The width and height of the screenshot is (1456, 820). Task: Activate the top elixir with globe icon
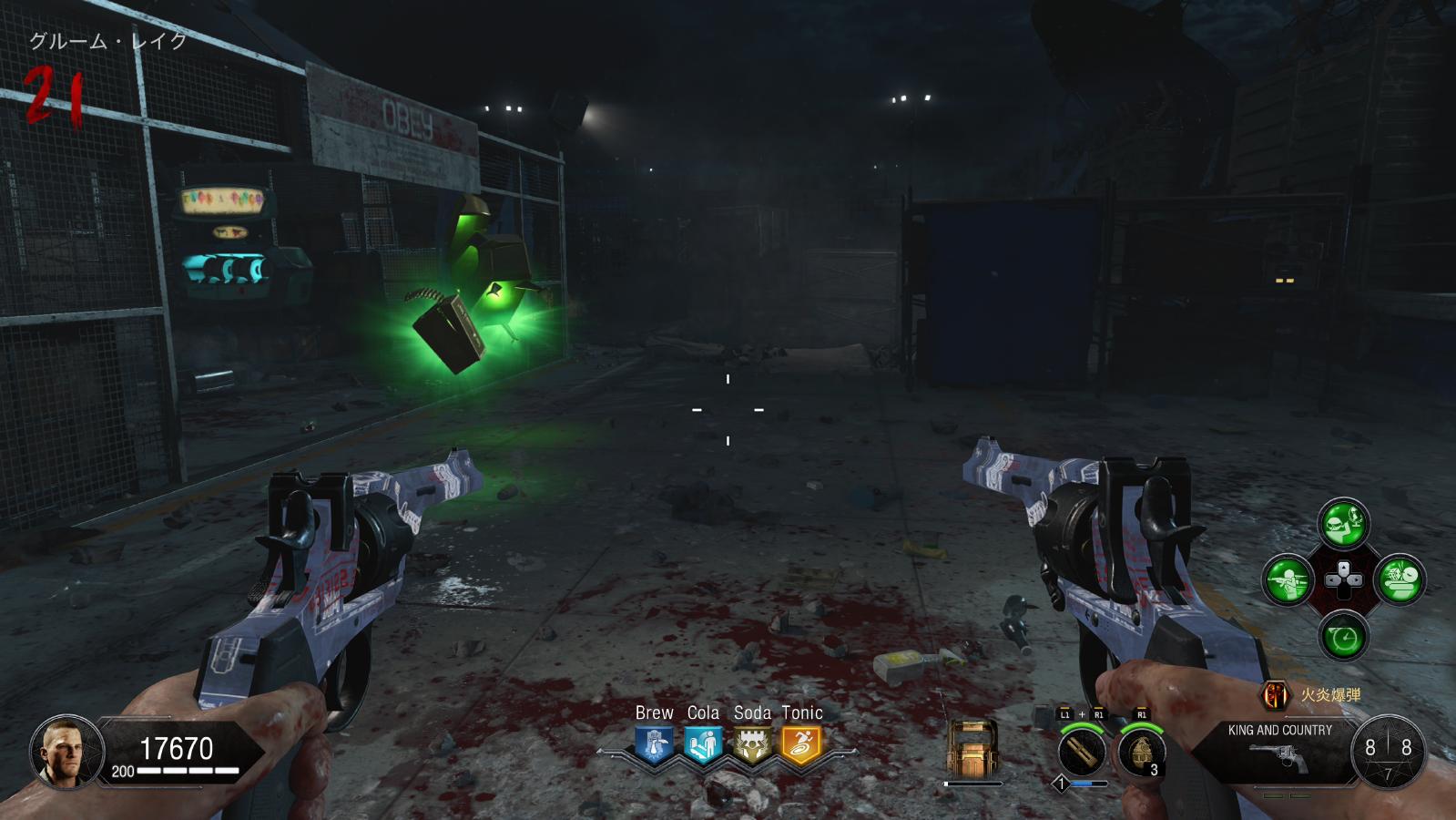point(1343,523)
